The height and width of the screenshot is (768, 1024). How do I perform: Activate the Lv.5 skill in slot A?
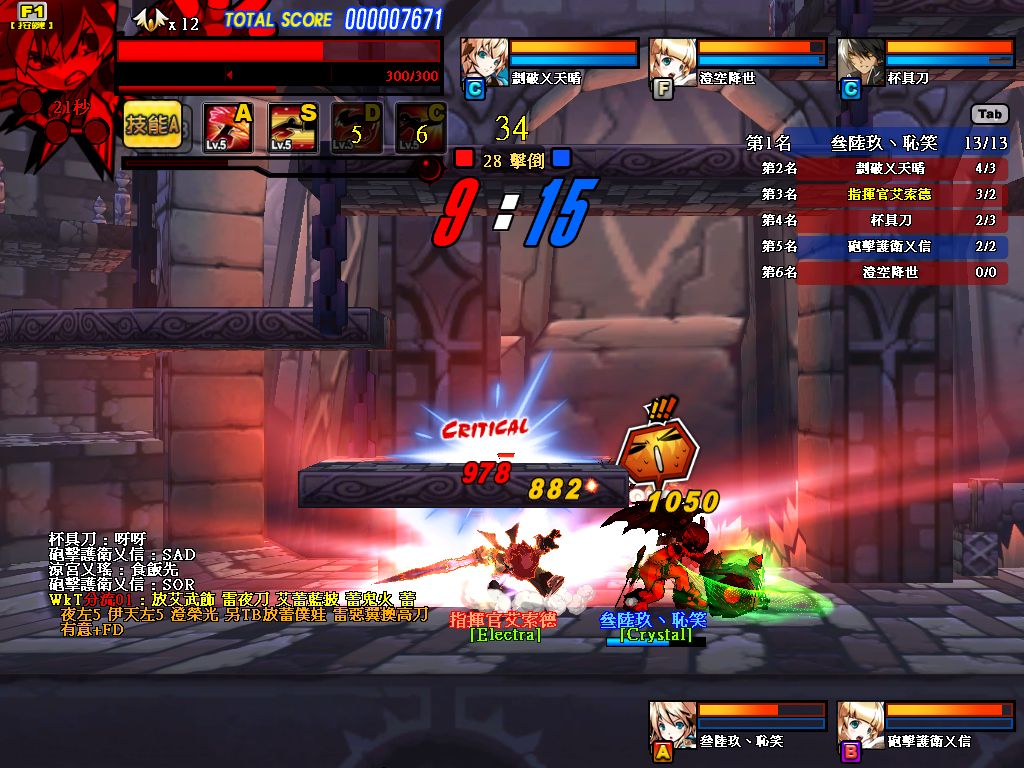pyautogui.click(x=228, y=127)
